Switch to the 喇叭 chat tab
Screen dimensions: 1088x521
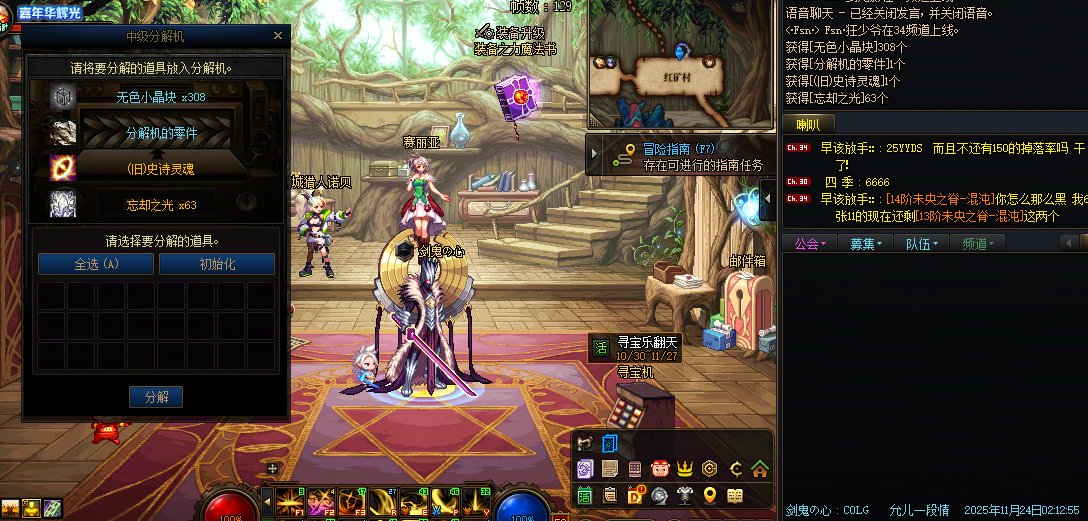[808, 125]
